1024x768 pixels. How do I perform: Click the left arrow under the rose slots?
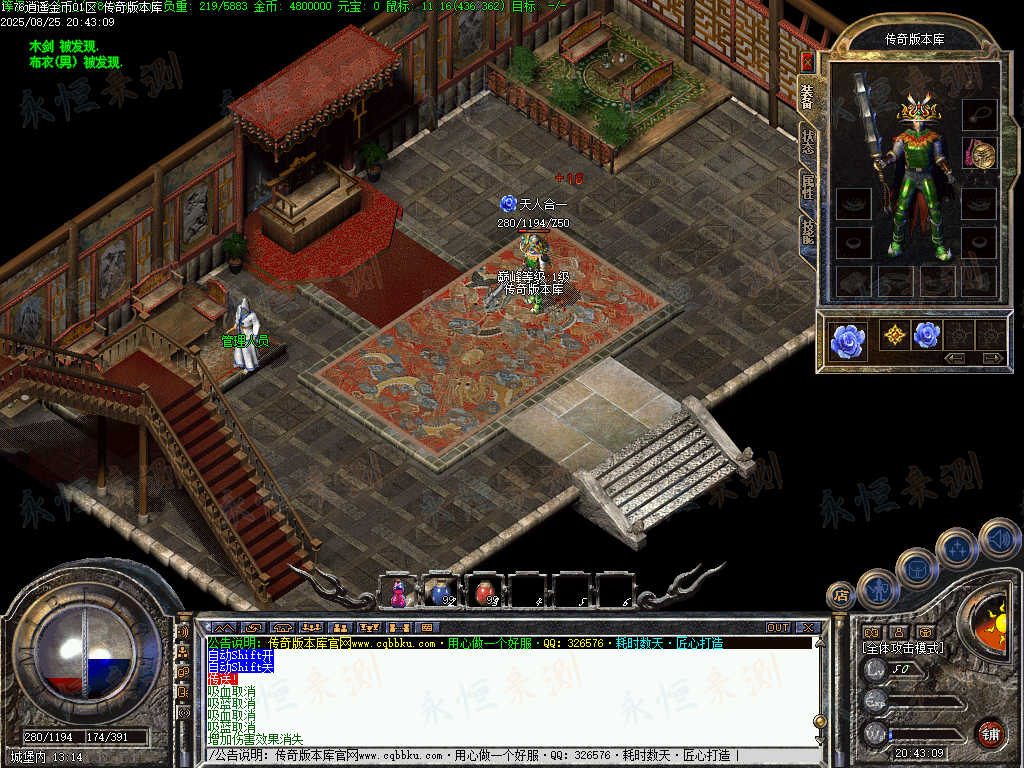[955, 358]
